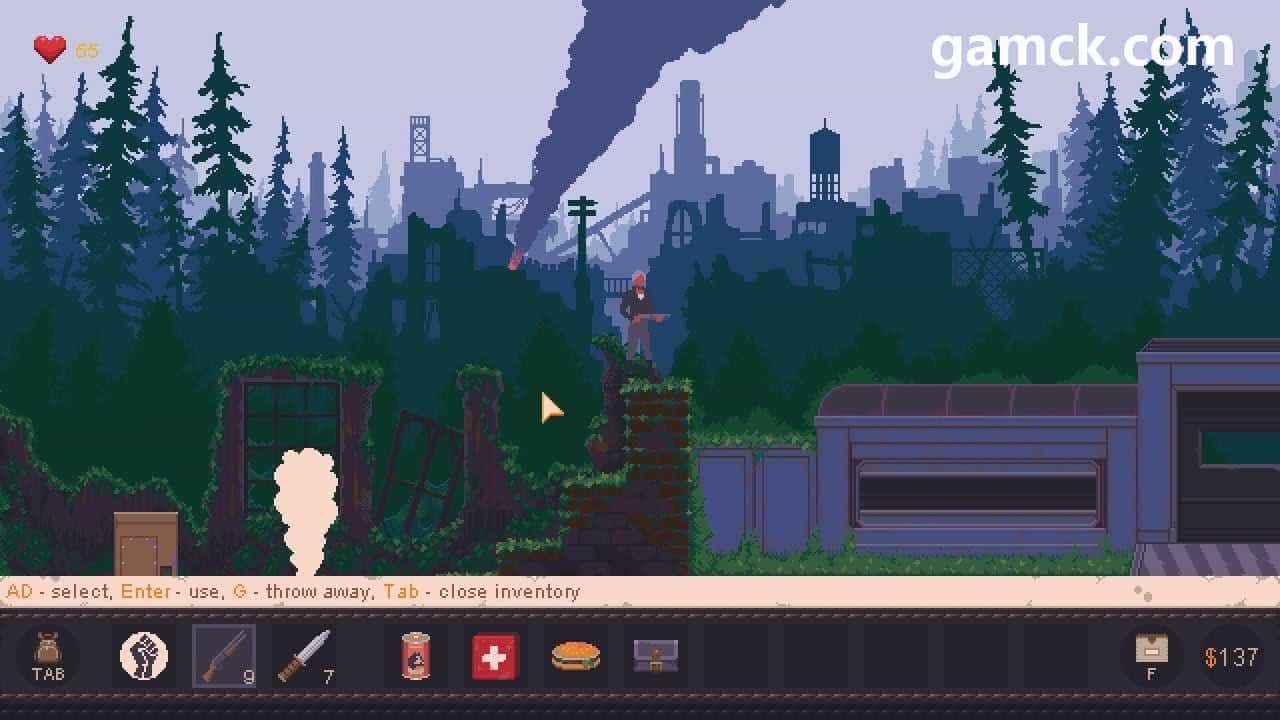Select the red canned food item
This screenshot has width=1280, height=720.
click(415, 656)
